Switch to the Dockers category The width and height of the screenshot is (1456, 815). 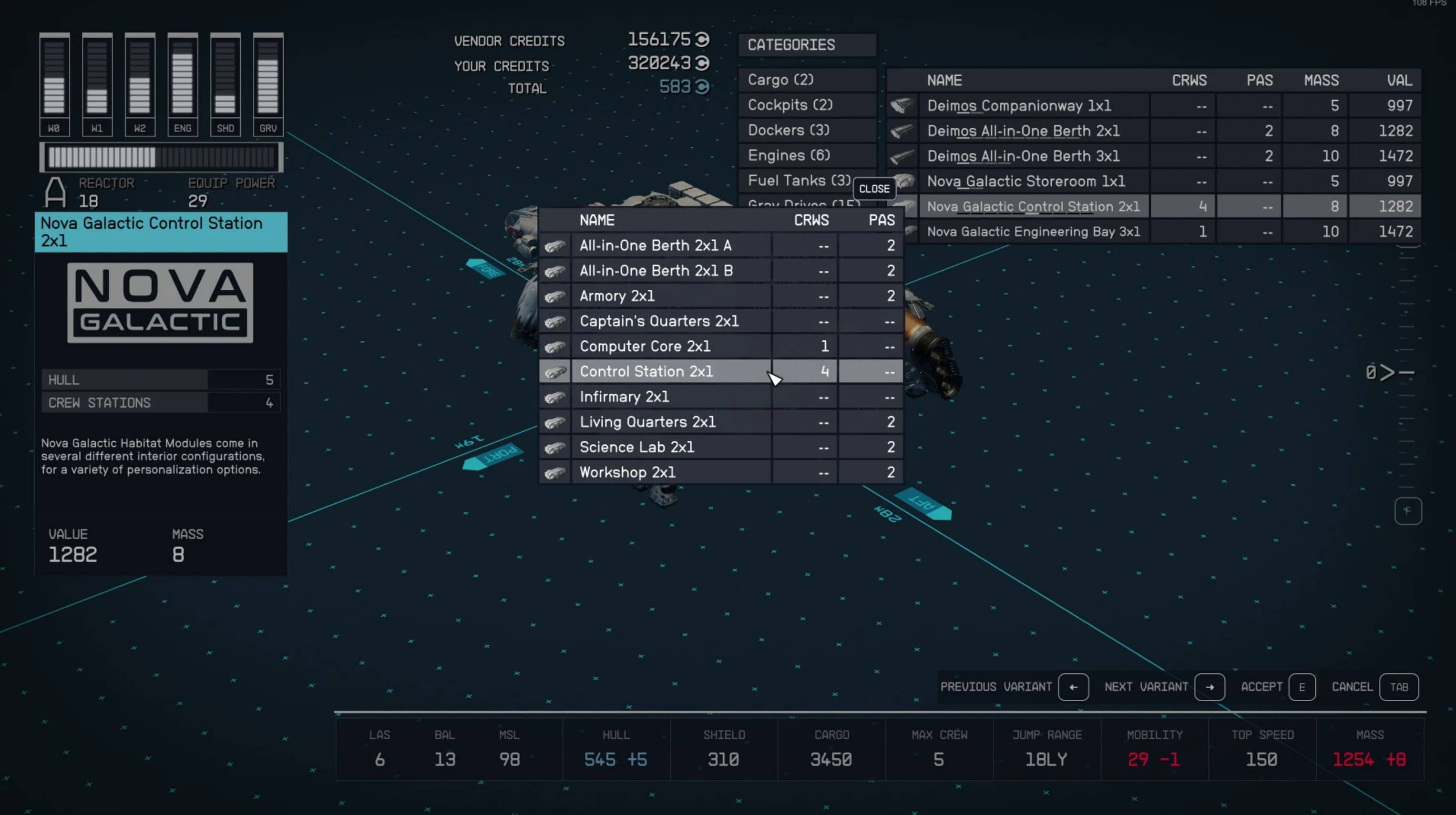[x=788, y=130]
